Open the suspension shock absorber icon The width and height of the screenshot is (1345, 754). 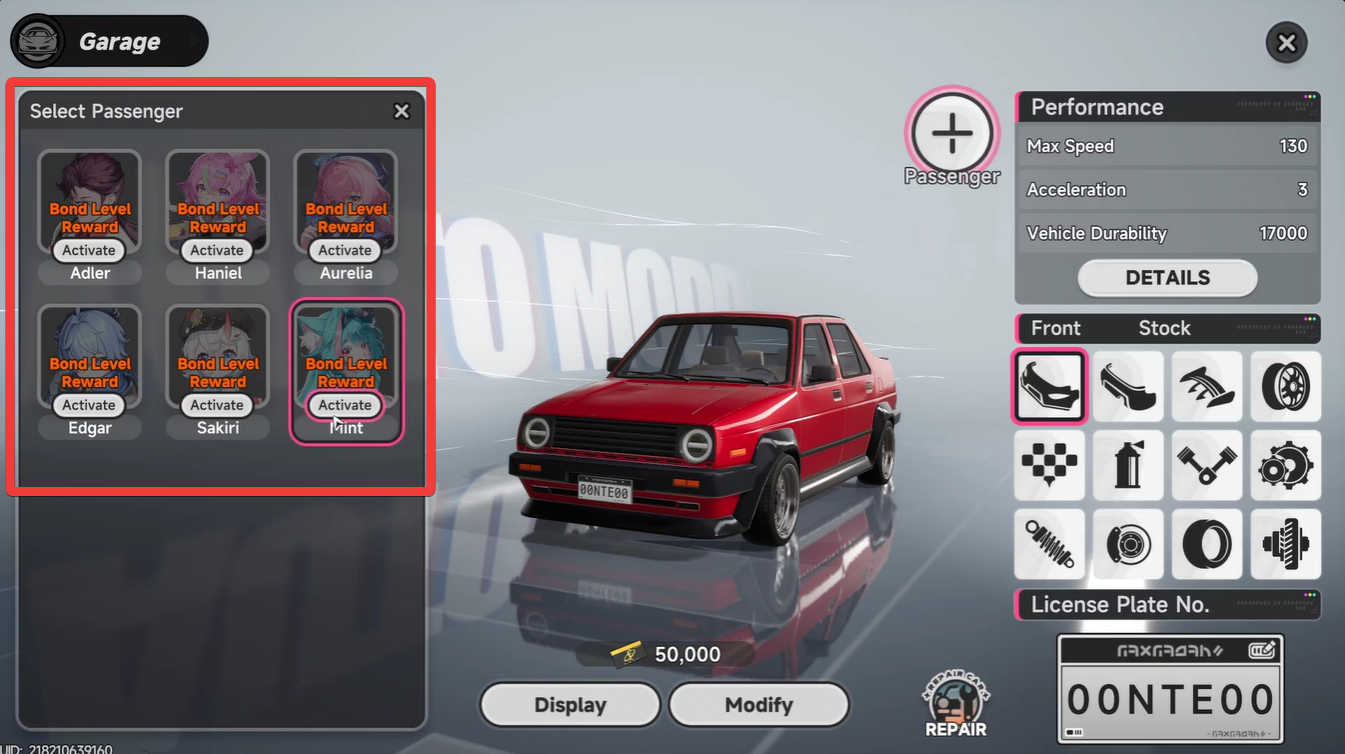(x=1049, y=544)
